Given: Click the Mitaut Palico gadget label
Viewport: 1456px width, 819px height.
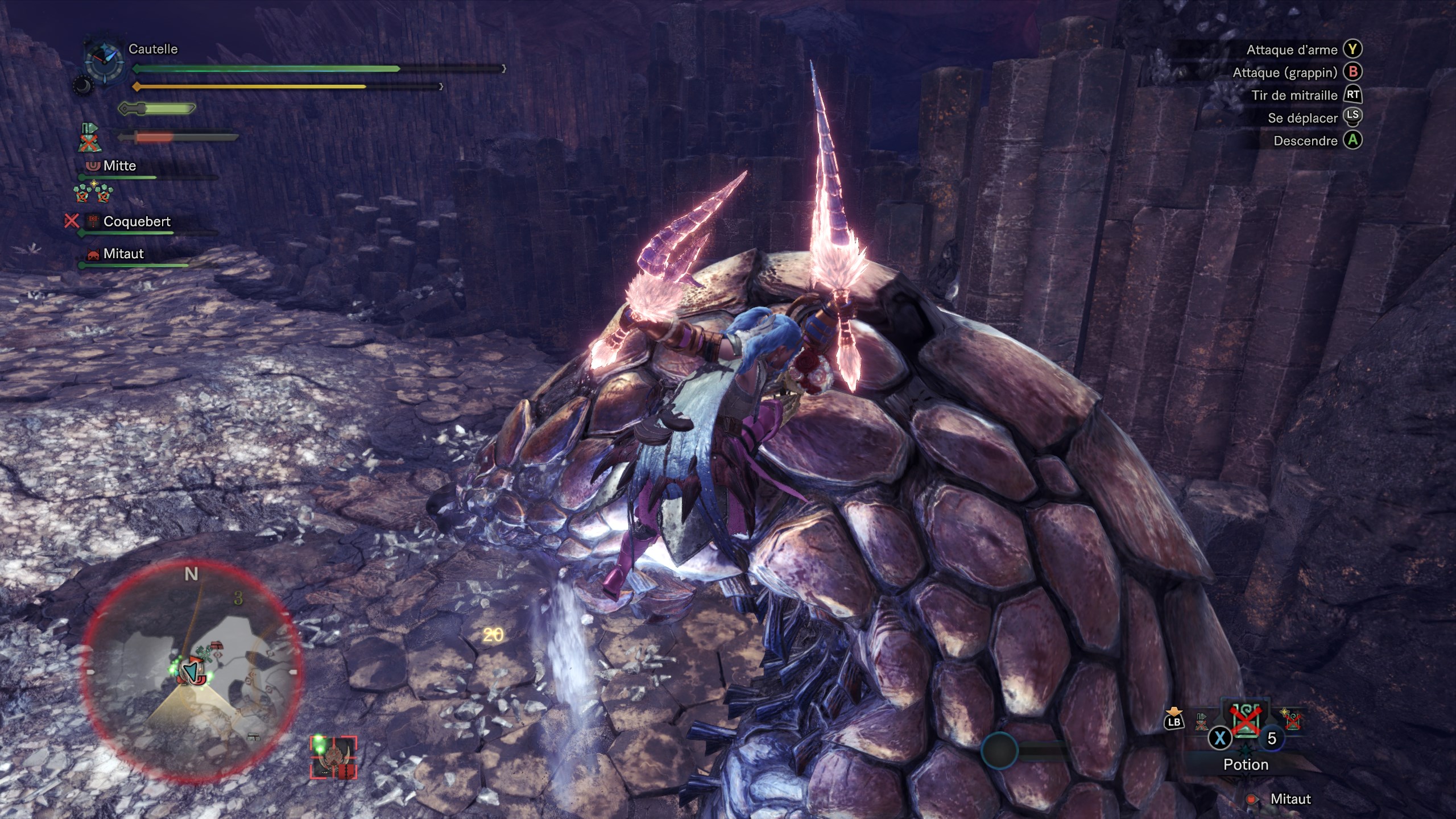Looking at the screenshot, I should tap(1290, 799).
